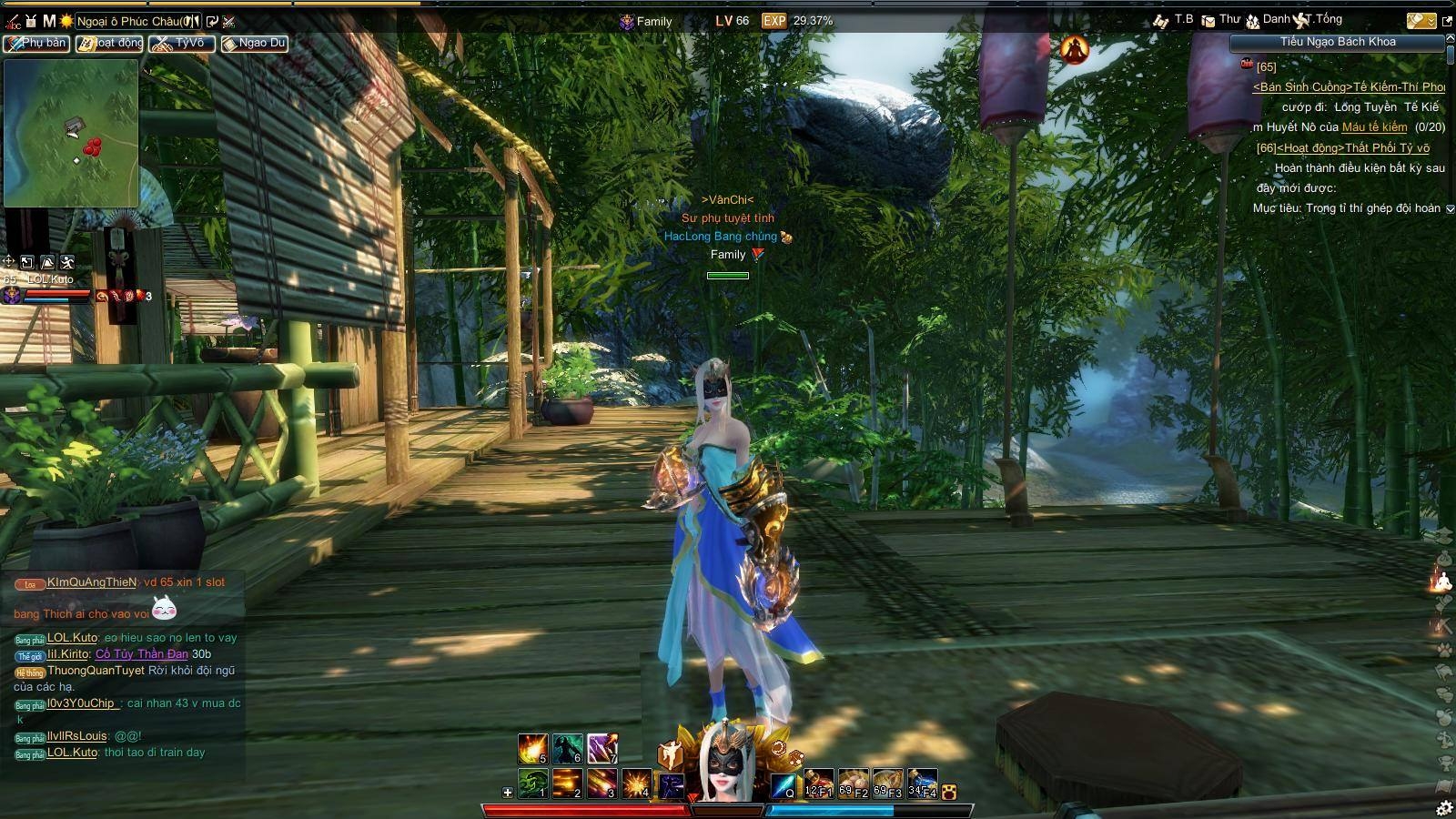Click the Cỗ Tủy Thần Đan item link in chat

(142, 654)
